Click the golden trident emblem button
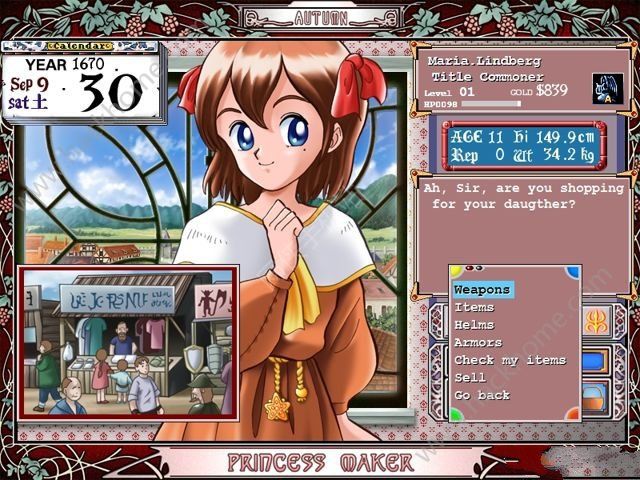Viewport: 640px width, 480px height. point(596,321)
